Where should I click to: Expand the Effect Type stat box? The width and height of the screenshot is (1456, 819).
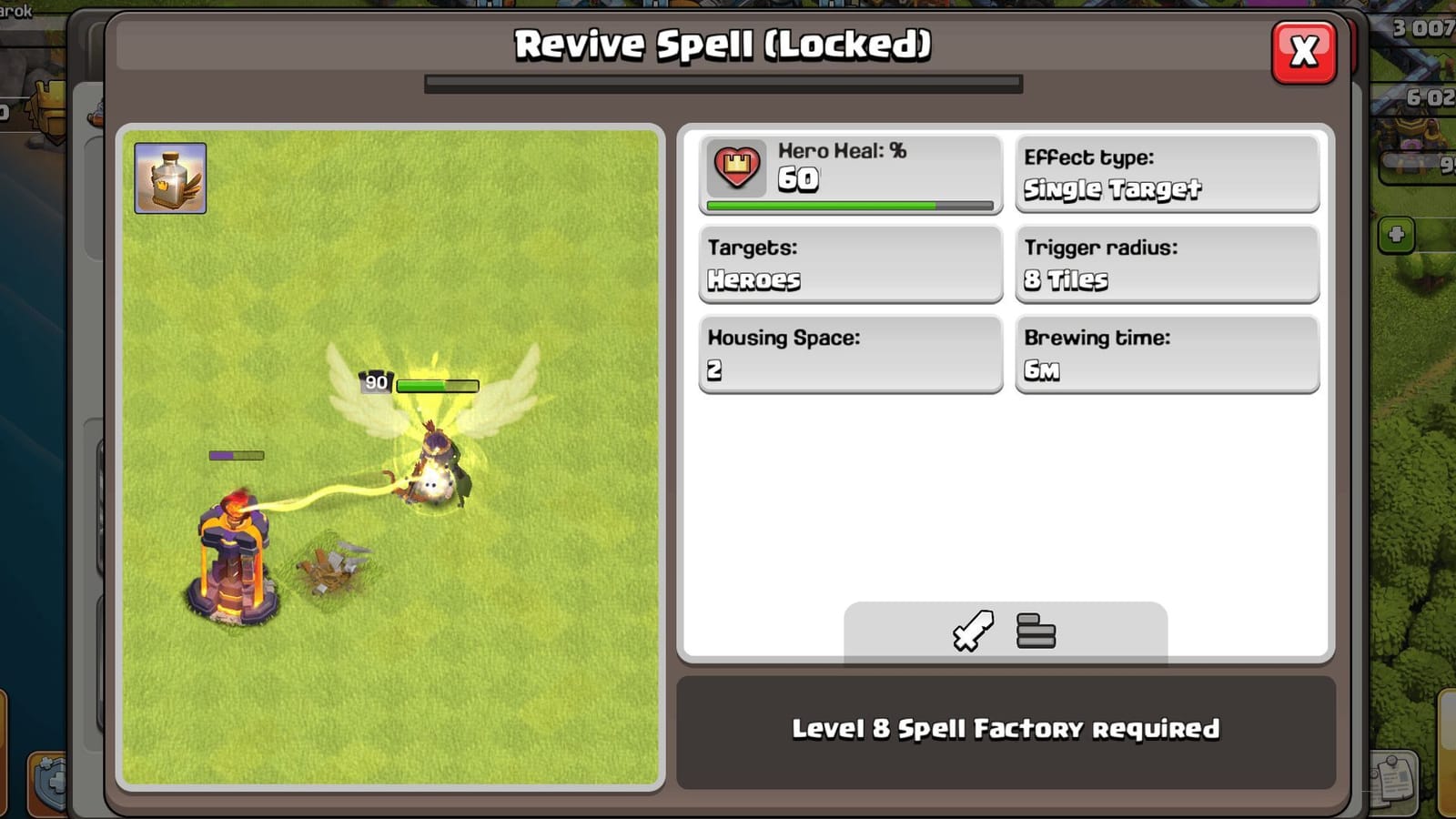tap(1168, 175)
